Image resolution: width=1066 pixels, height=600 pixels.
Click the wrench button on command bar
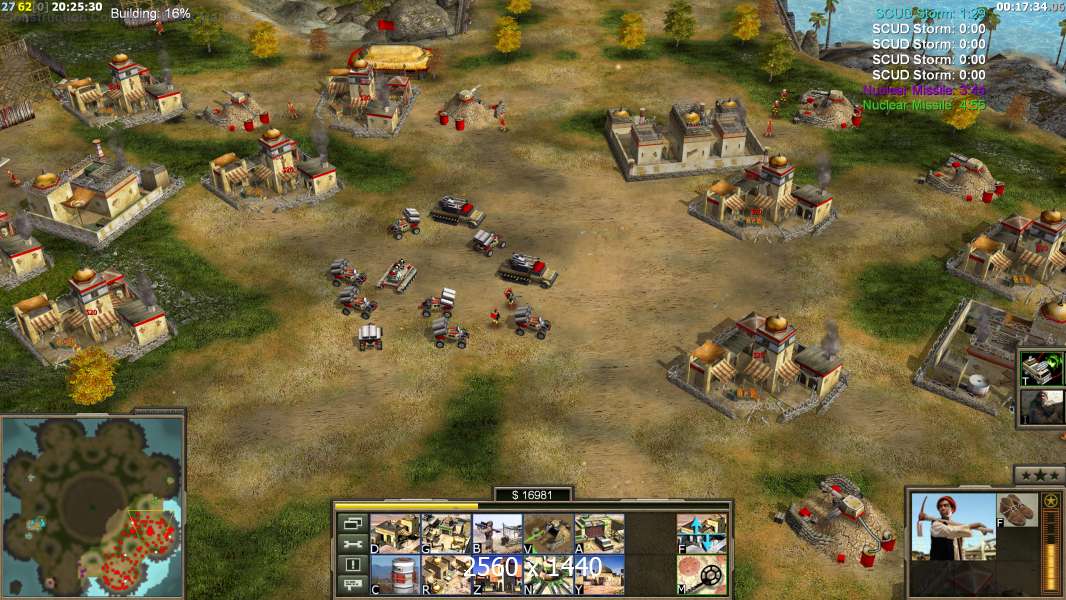(351, 544)
